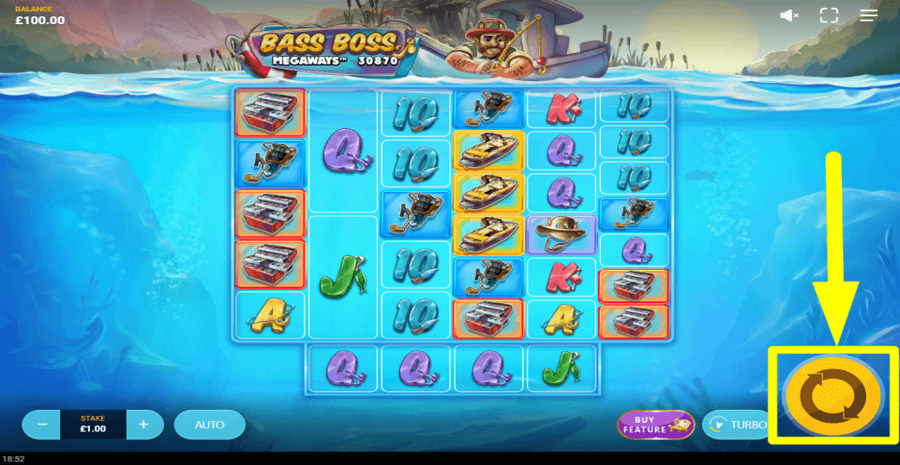Enter fullscreen mode
The image size is (900, 465).
coord(828,15)
